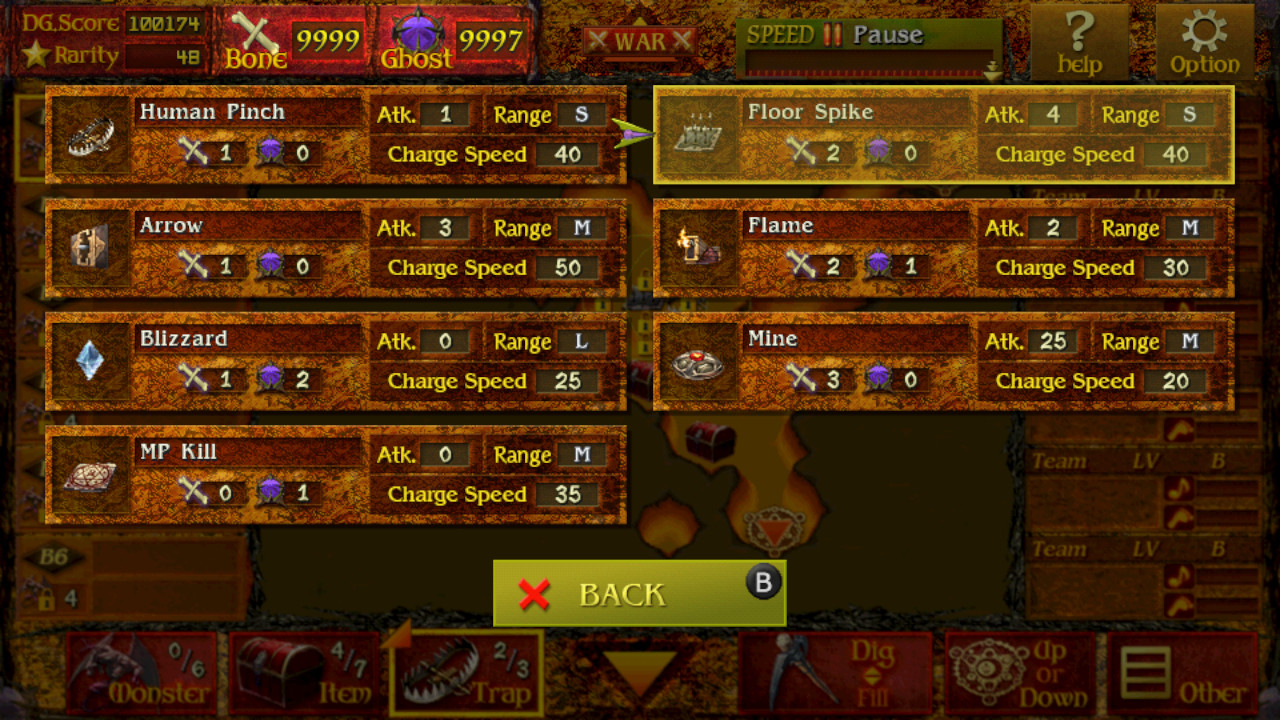Click the Arrow trap icon
This screenshot has height=720, width=1280.
click(x=91, y=246)
